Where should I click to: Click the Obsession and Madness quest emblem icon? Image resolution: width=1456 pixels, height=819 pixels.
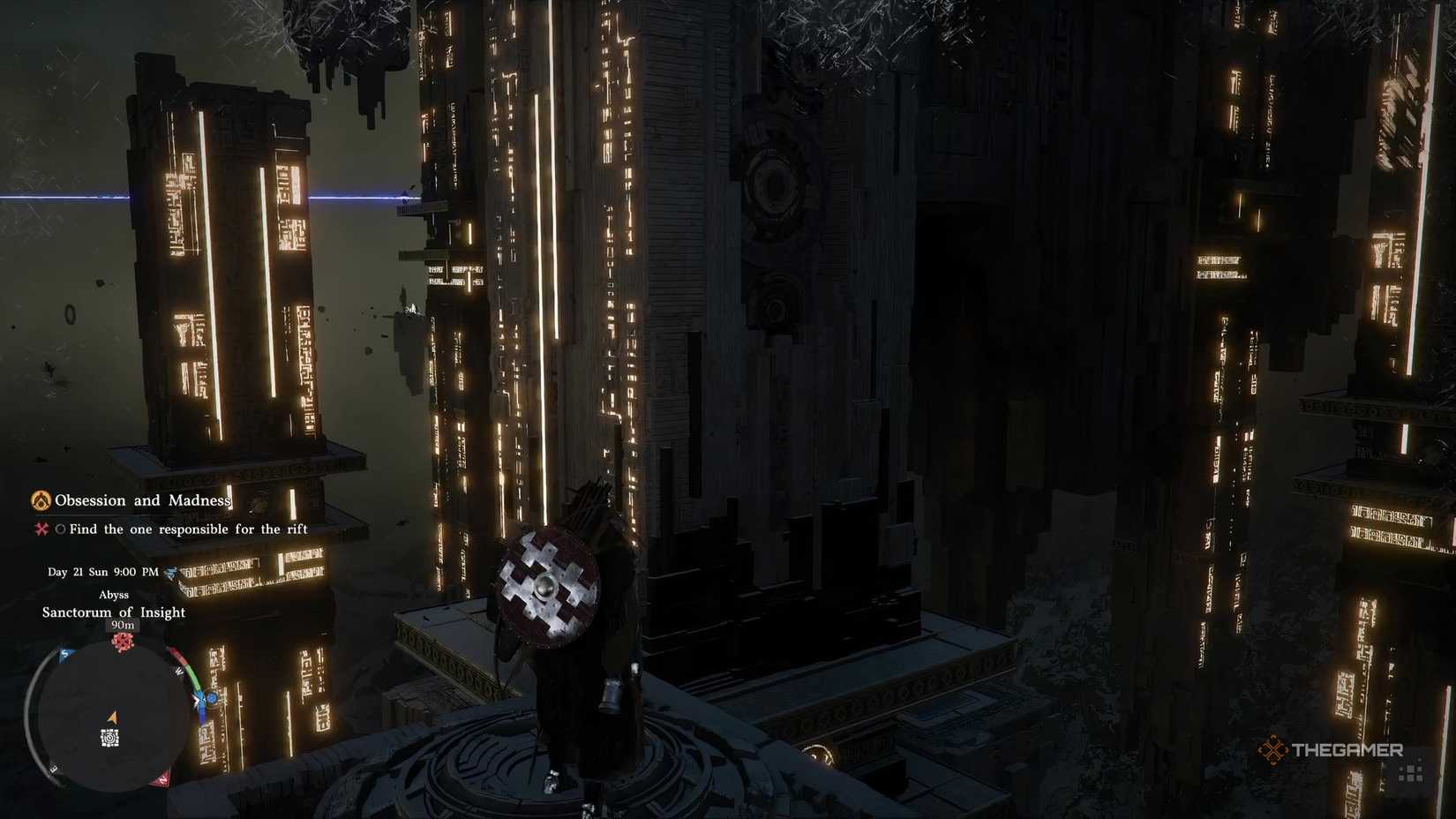(x=41, y=500)
